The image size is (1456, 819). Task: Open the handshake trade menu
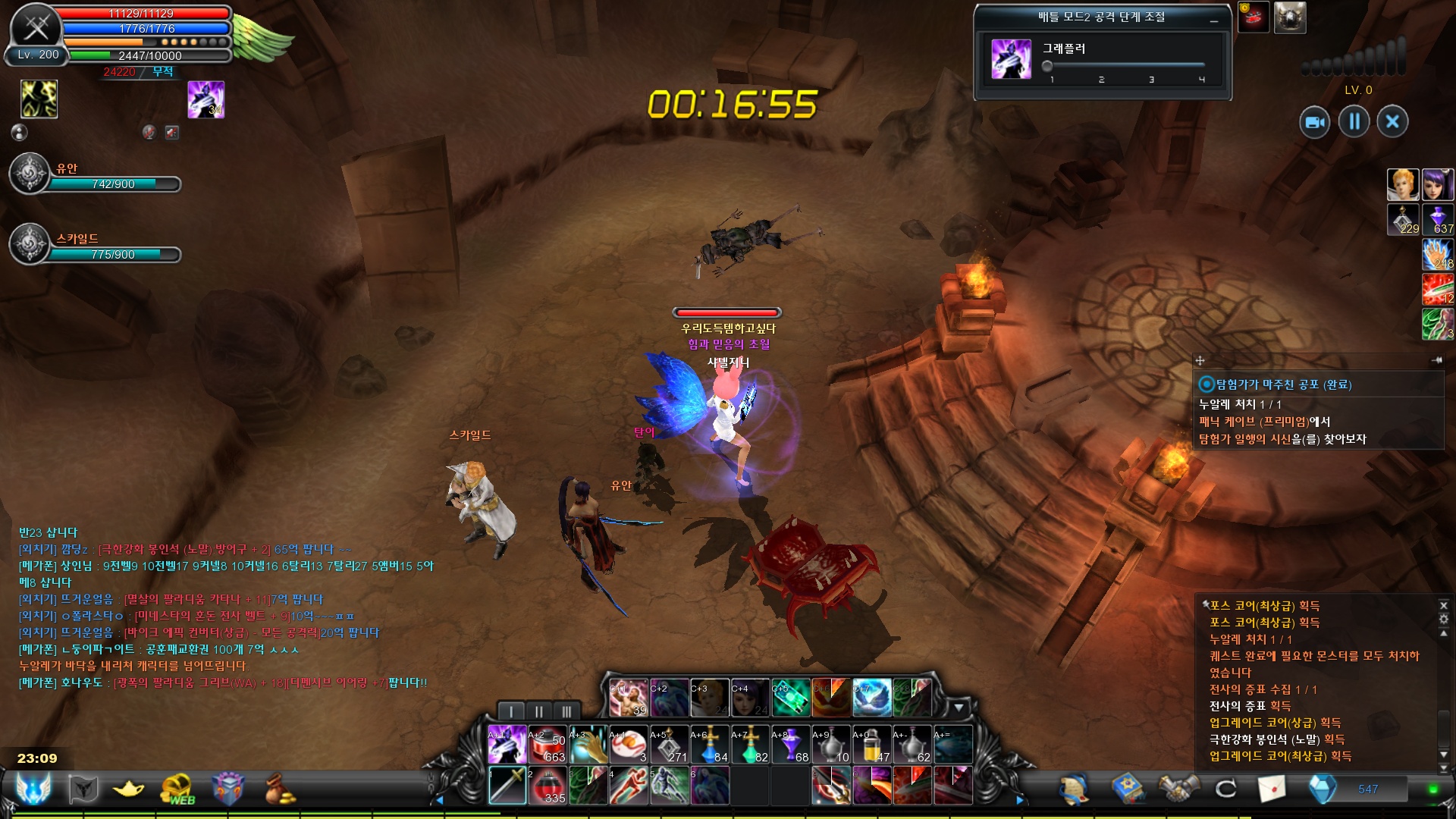click(1178, 789)
